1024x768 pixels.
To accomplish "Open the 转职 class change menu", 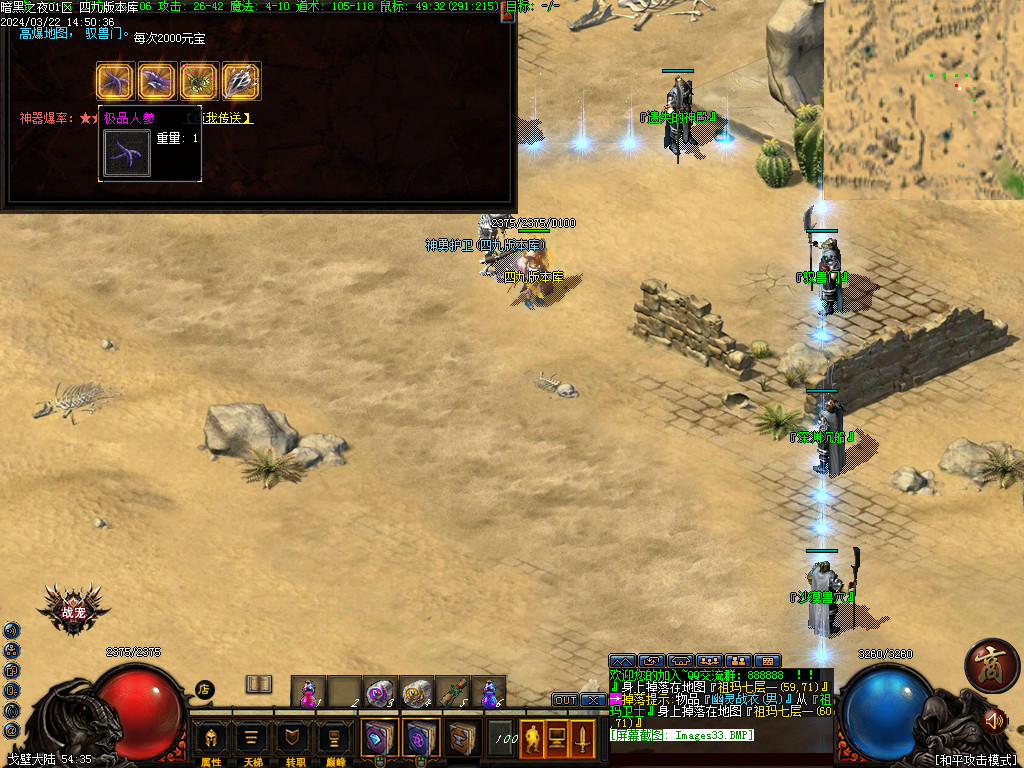I will tap(294, 740).
